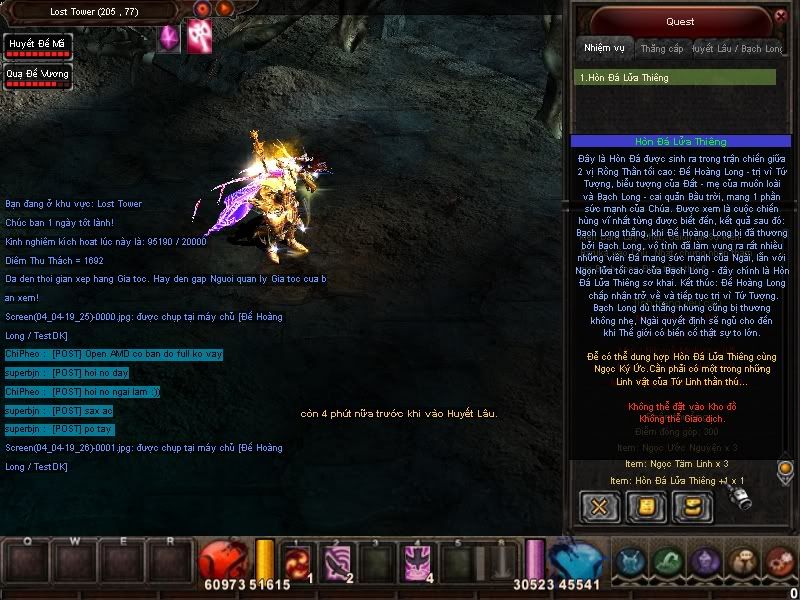Click the X button below quest text
The height and width of the screenshot is (600, 800).
[x=600, y=506]
